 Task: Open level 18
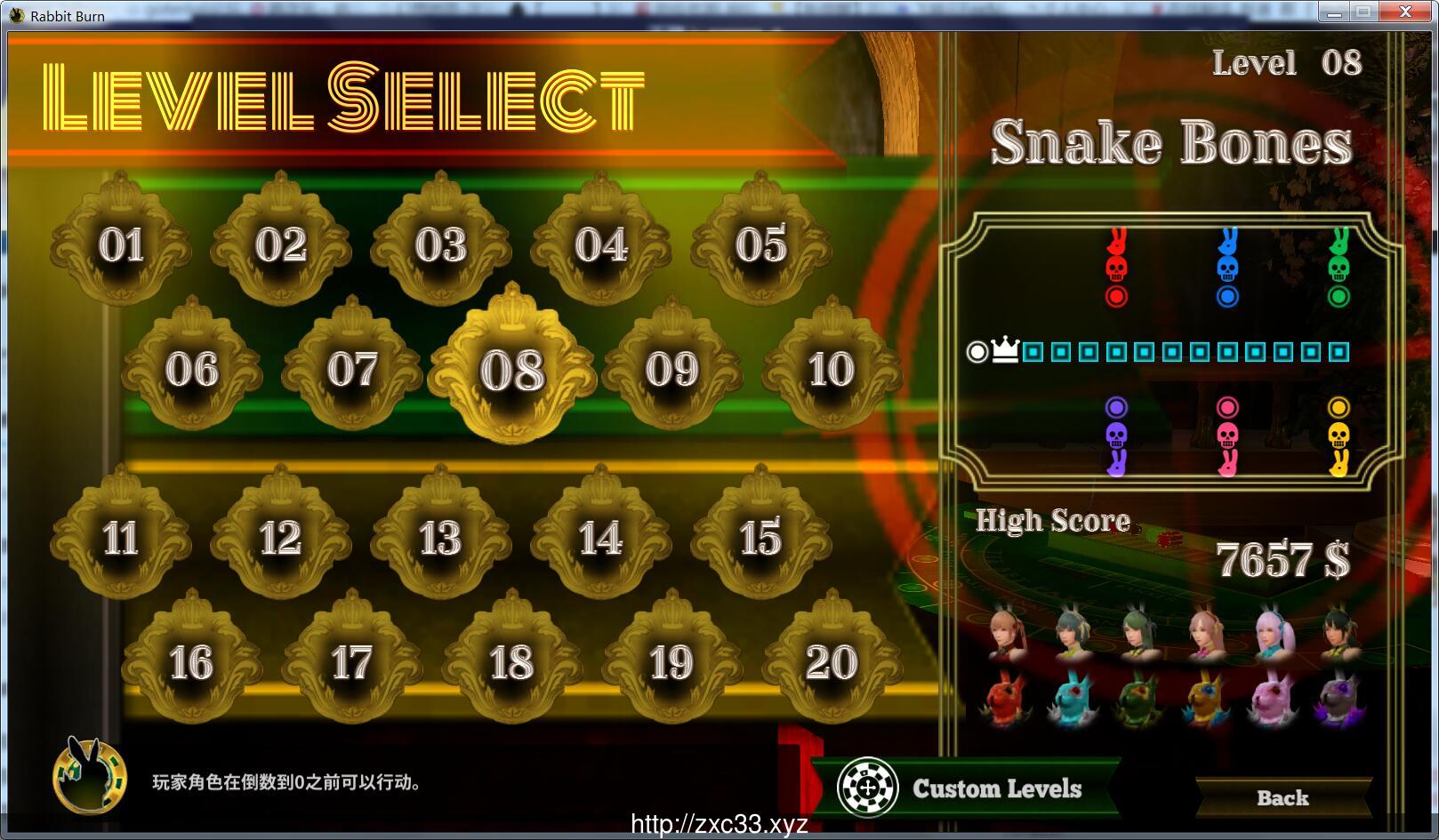[511, 662]
